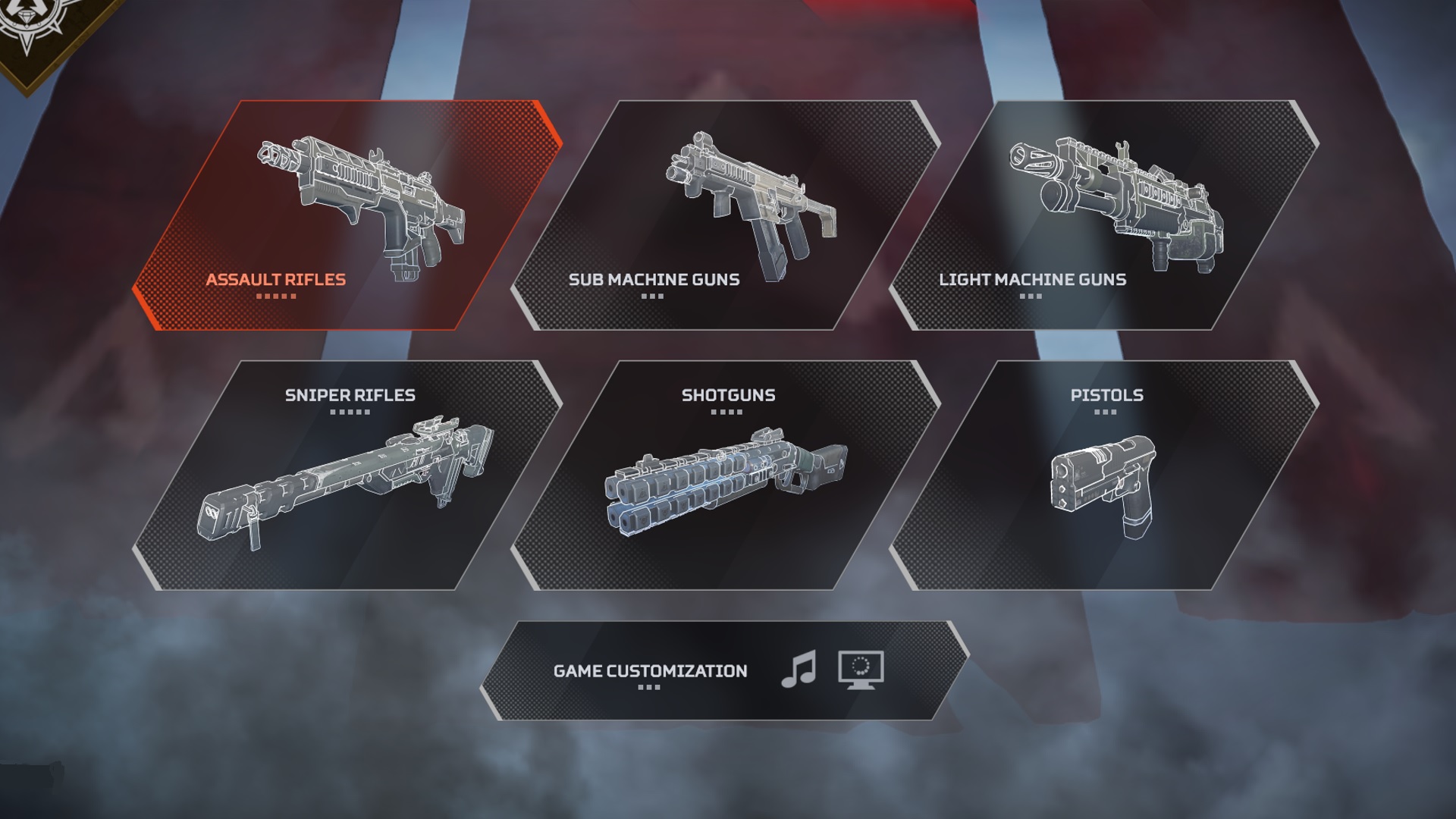Open the video settings monitor icon

point(861,667)
